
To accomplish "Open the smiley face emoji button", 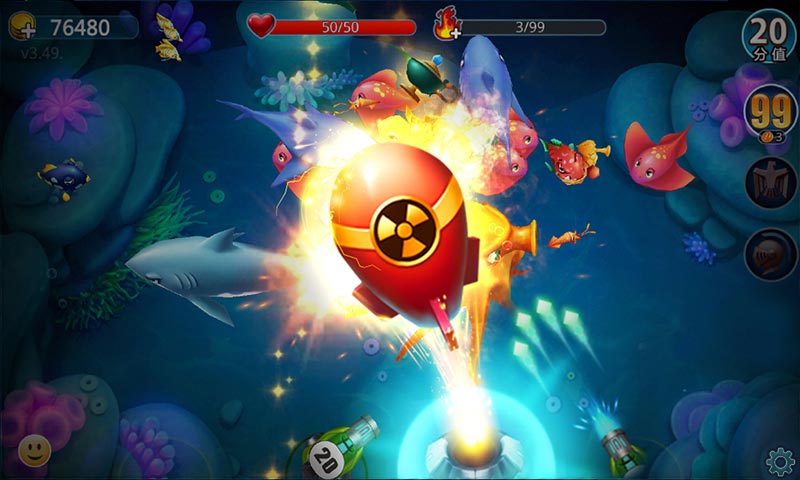I will [x=34, y=451].
